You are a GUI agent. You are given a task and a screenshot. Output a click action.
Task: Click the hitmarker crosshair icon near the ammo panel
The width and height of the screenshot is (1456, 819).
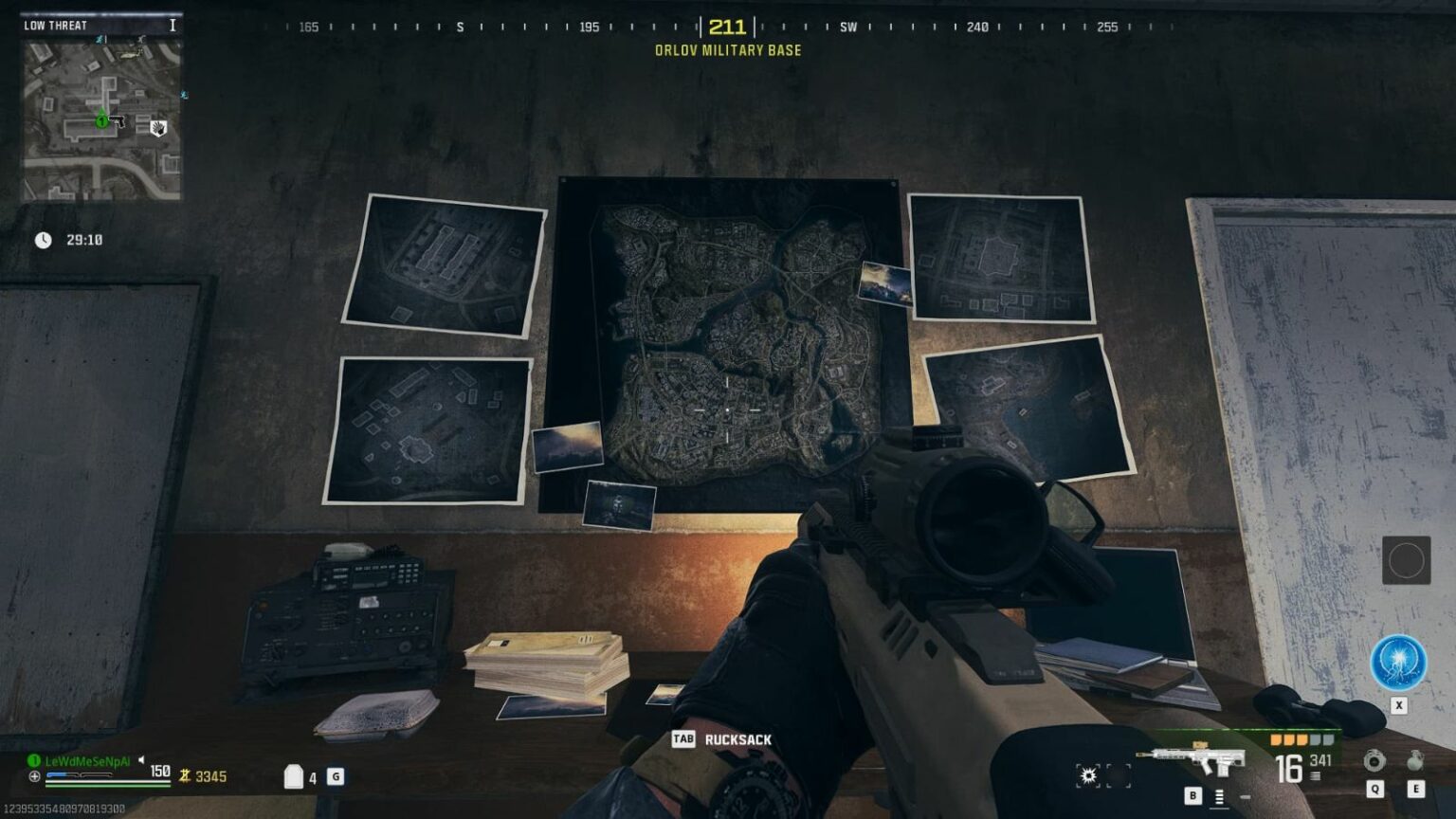(1086, 773)
